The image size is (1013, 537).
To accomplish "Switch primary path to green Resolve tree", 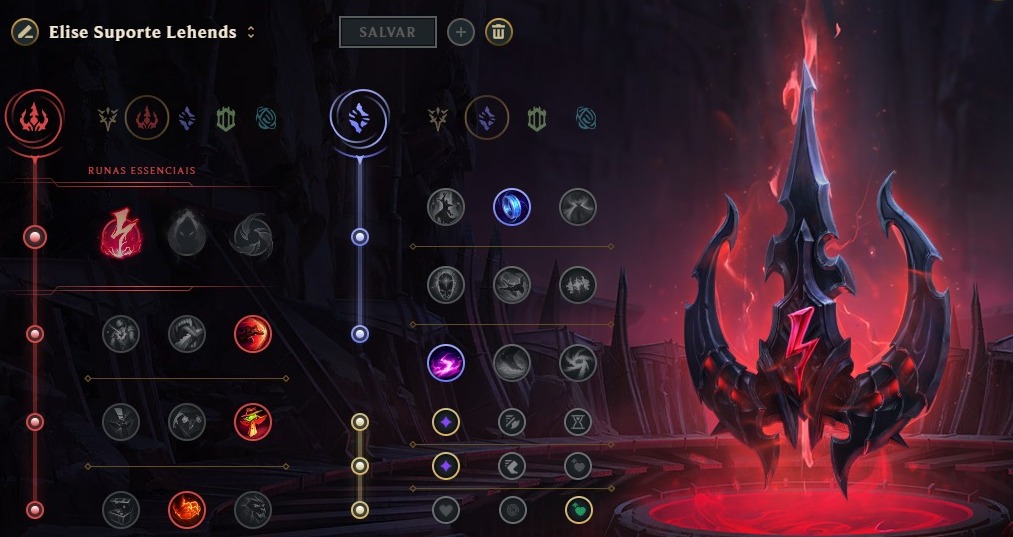I will pos(225,120).
